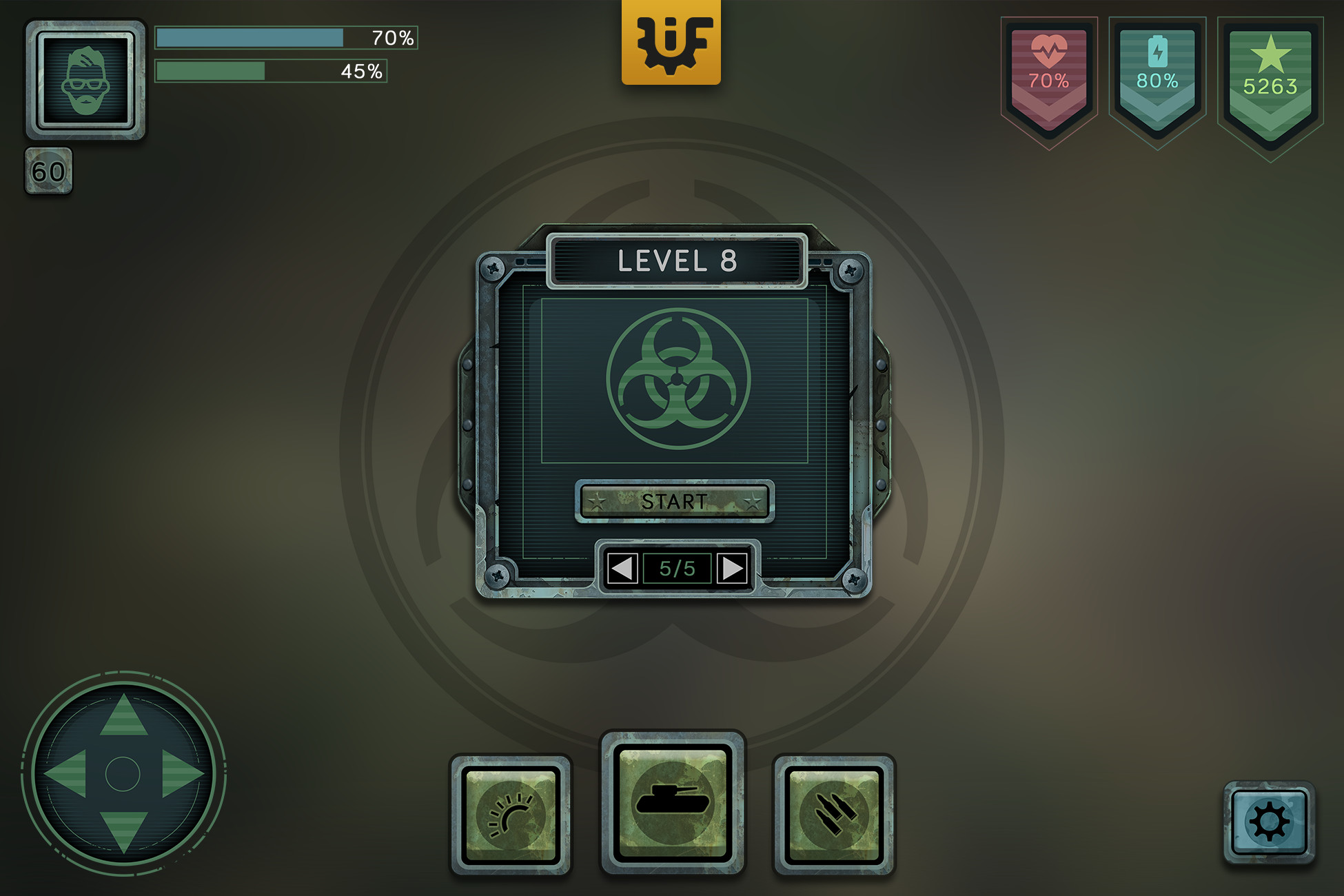Open the 5/5 level counter selector
1344x896 pixels.
coord(676,567)
